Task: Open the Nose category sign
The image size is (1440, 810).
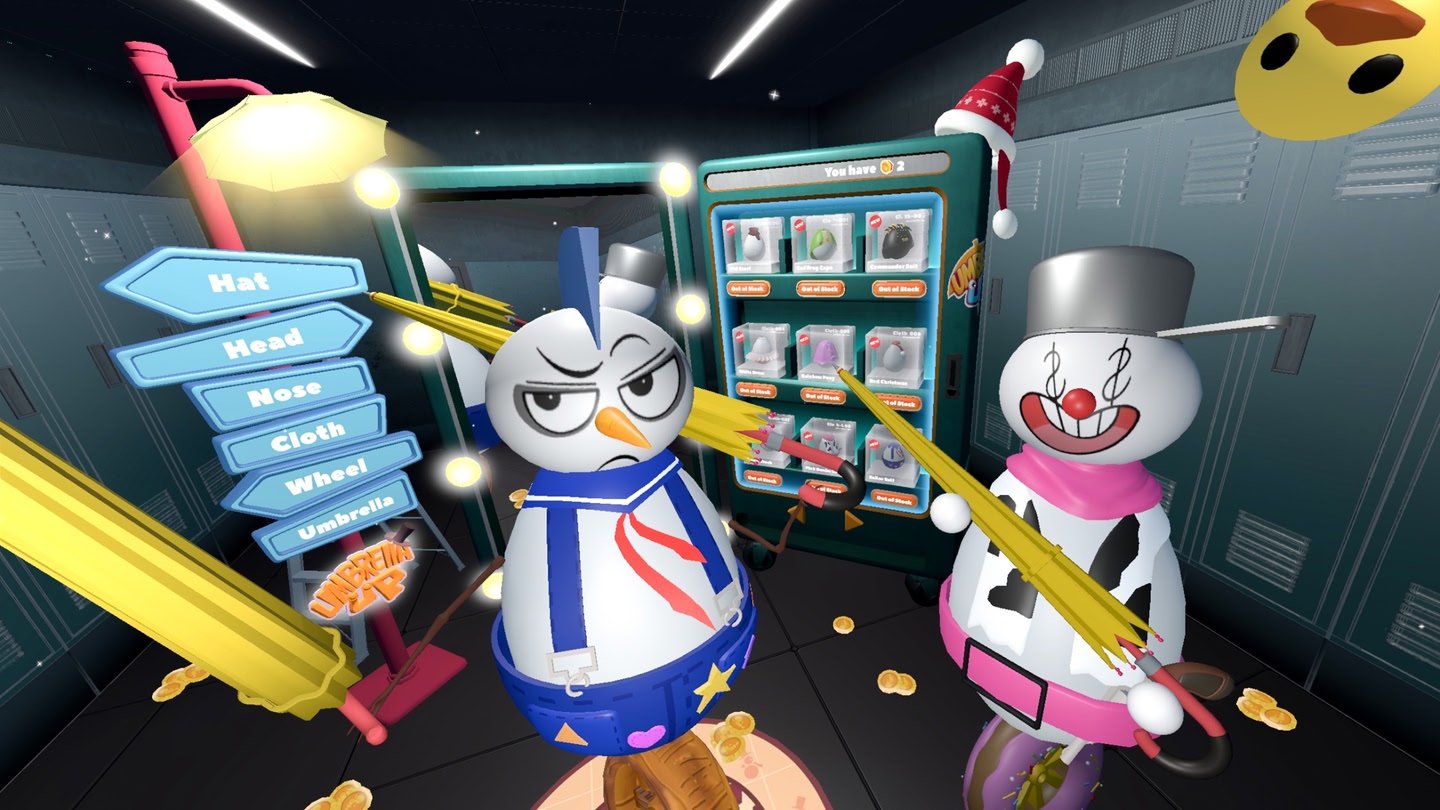Action: 283,393
